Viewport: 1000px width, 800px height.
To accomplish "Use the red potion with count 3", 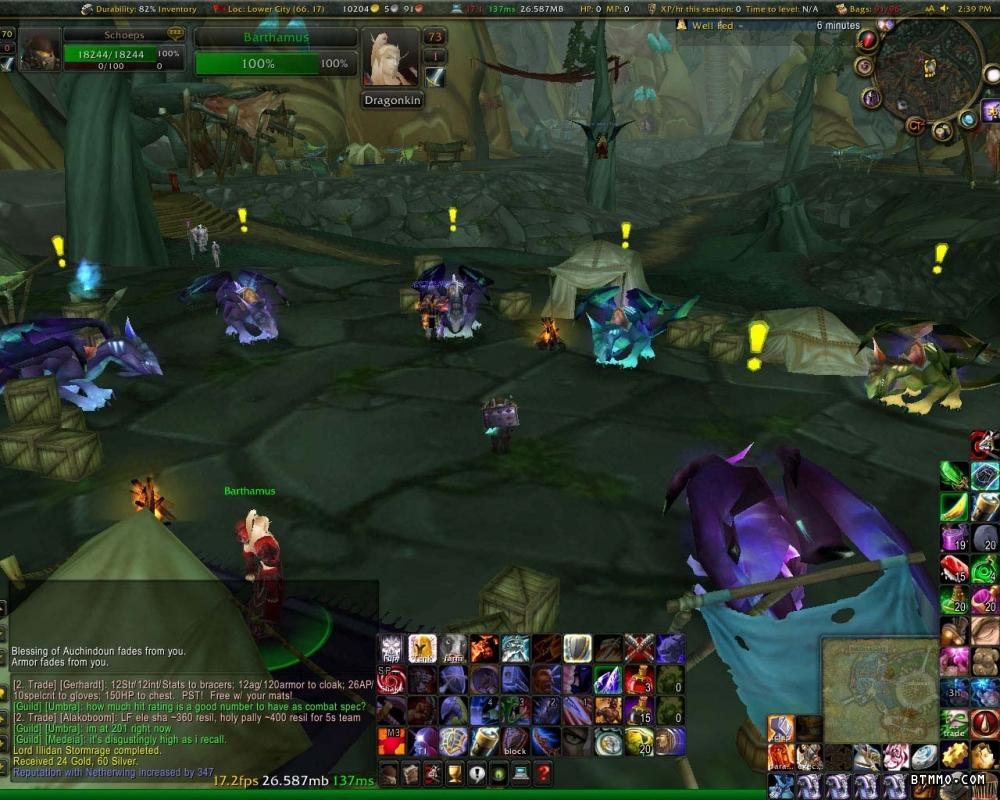I will point(639,680).
